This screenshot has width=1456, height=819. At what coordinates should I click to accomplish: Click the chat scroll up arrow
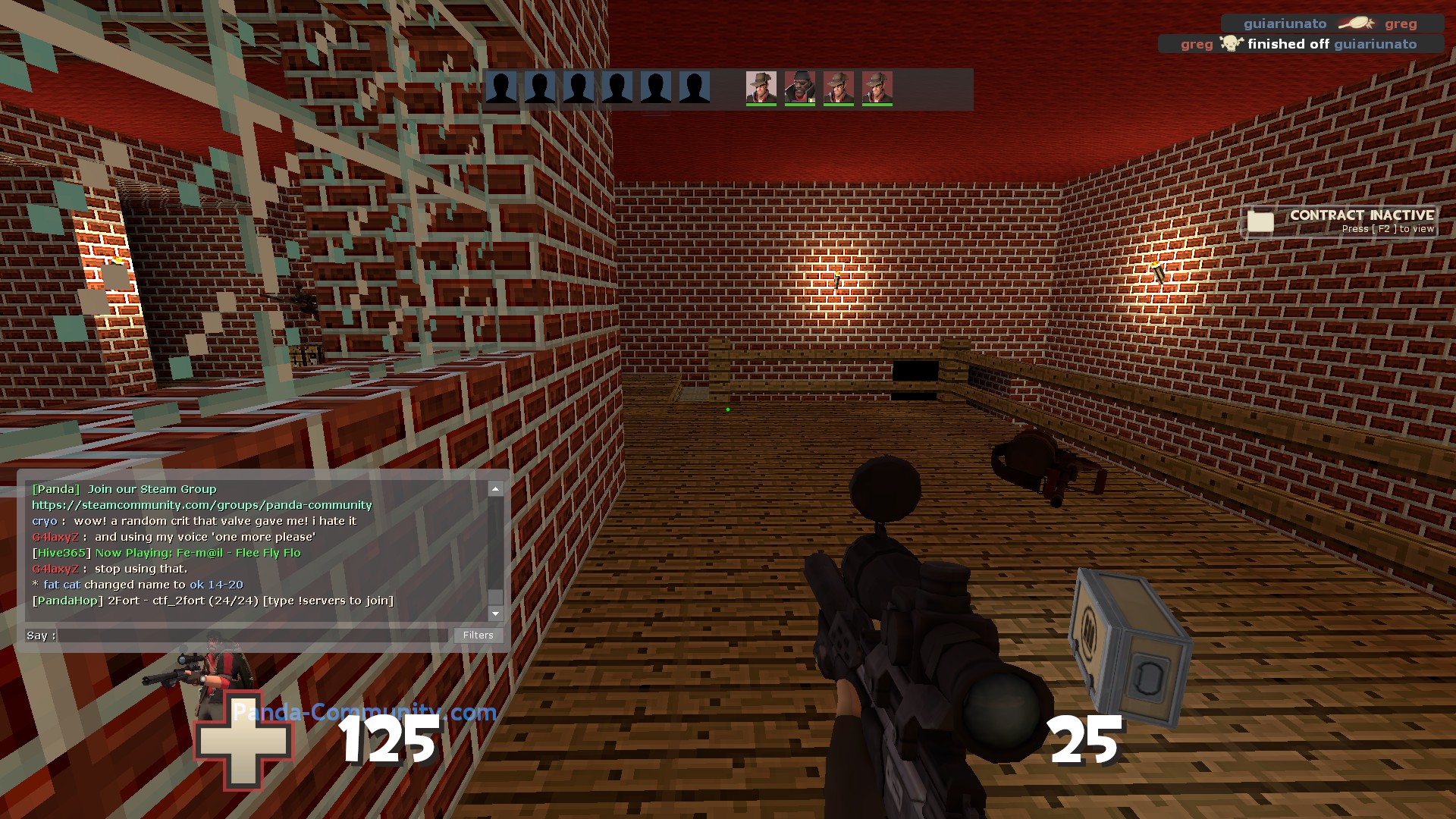pos(495,489)
